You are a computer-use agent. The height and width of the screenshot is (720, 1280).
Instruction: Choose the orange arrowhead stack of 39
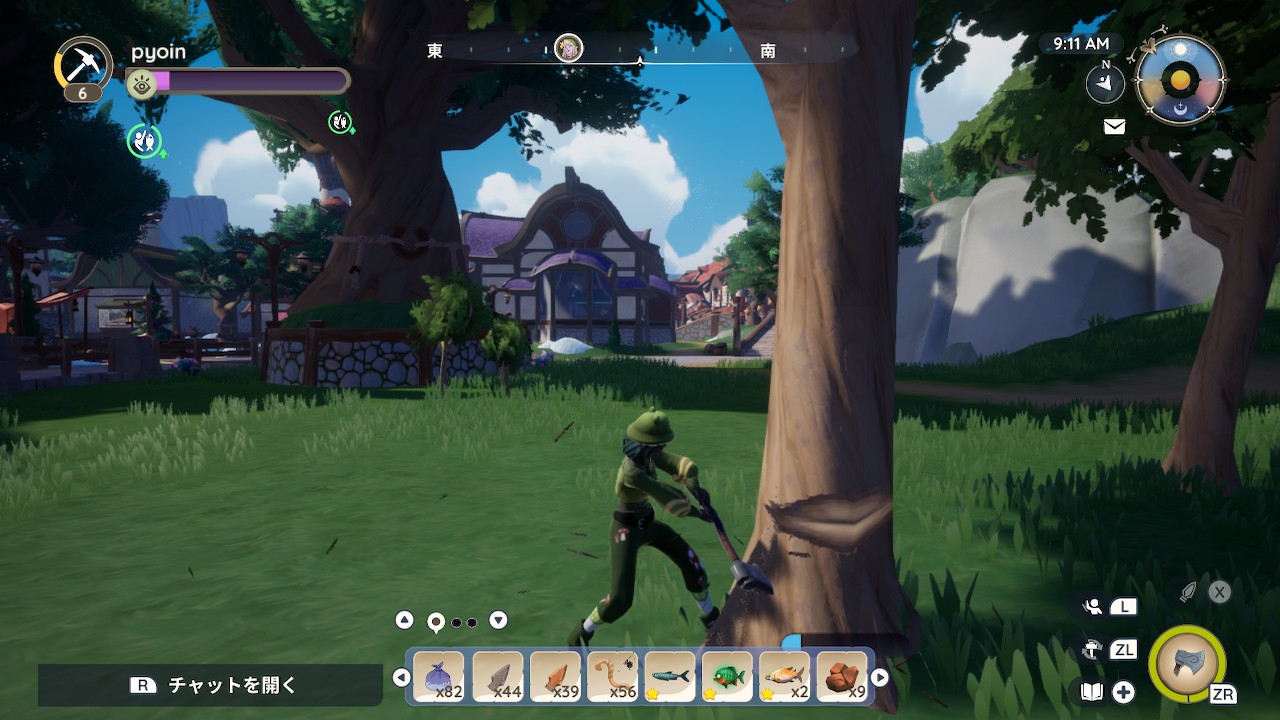click(x=555, y=677)
